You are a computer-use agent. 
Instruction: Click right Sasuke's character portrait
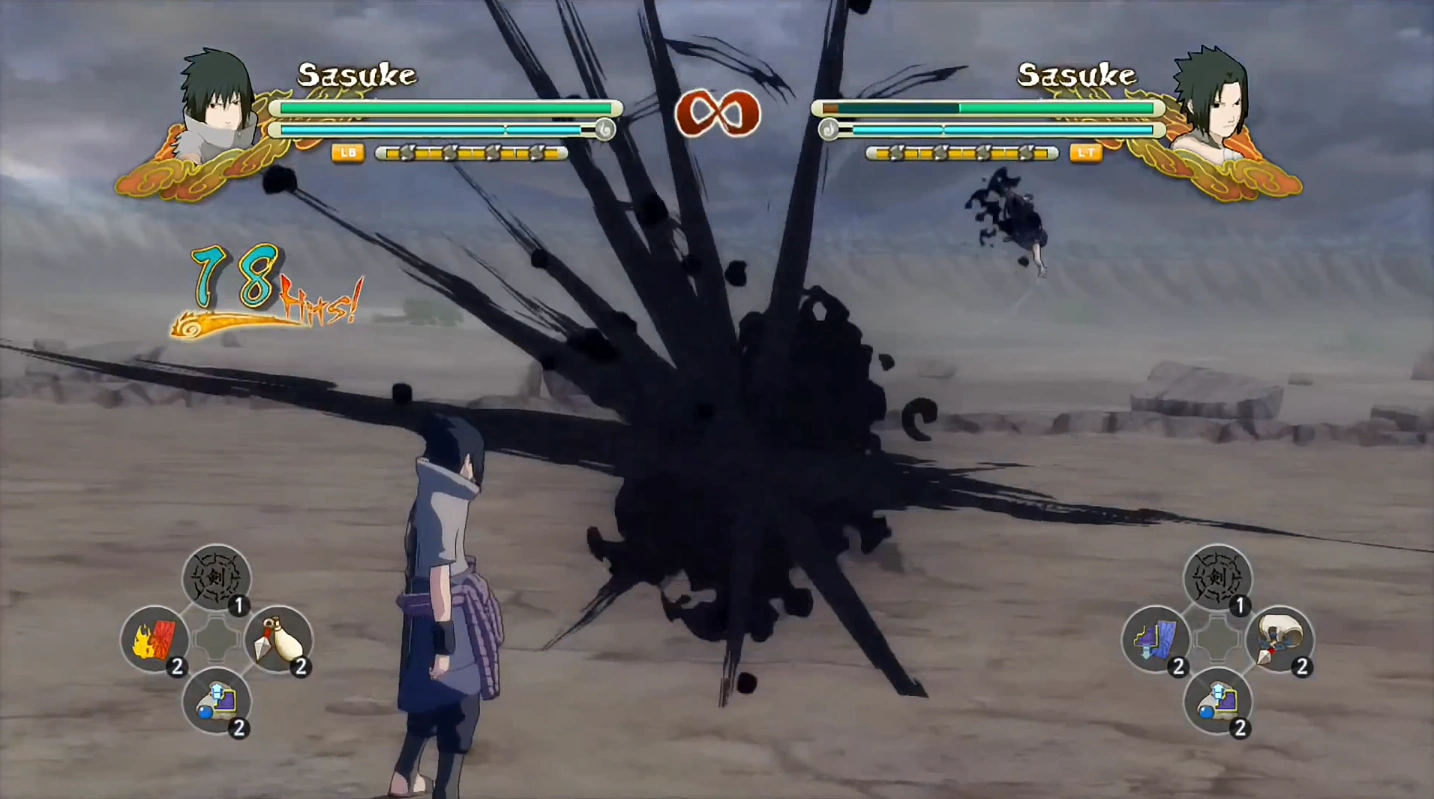[1225, 100]
